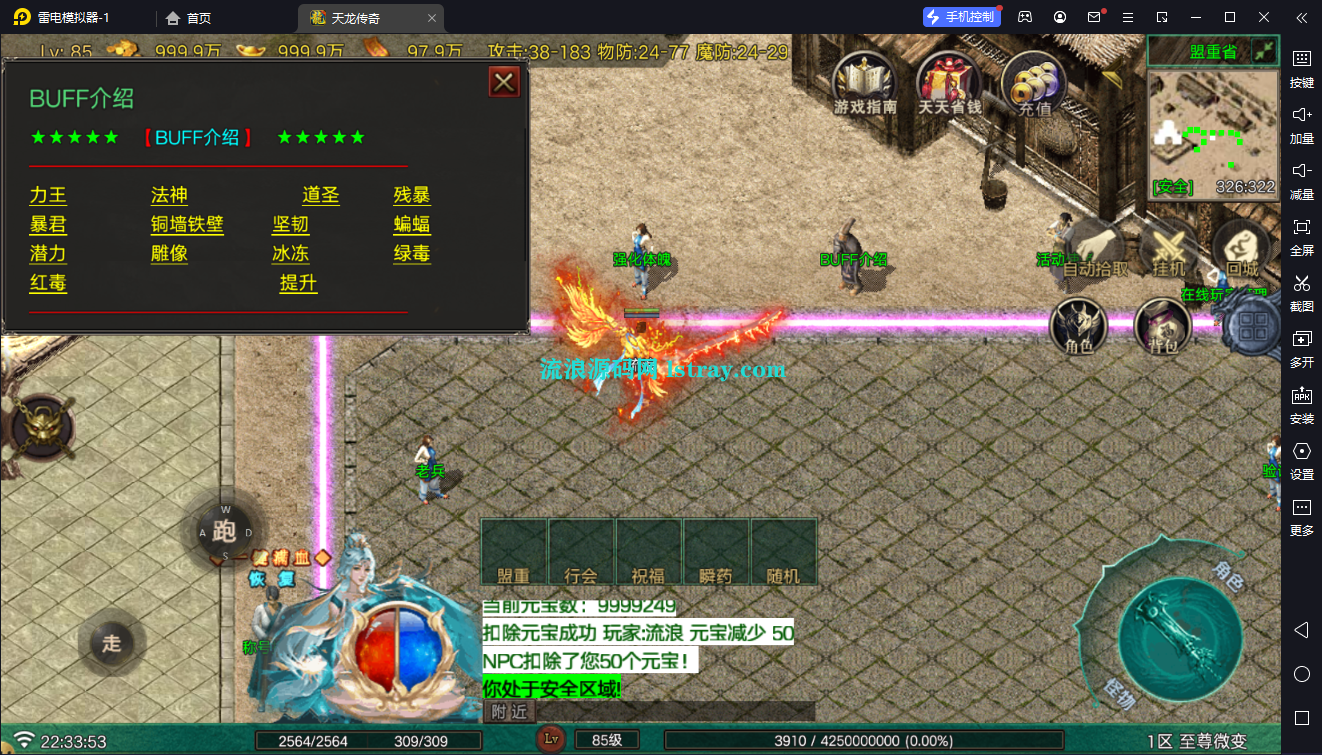View the 蝙蝠 buff description

pos(412,225)
